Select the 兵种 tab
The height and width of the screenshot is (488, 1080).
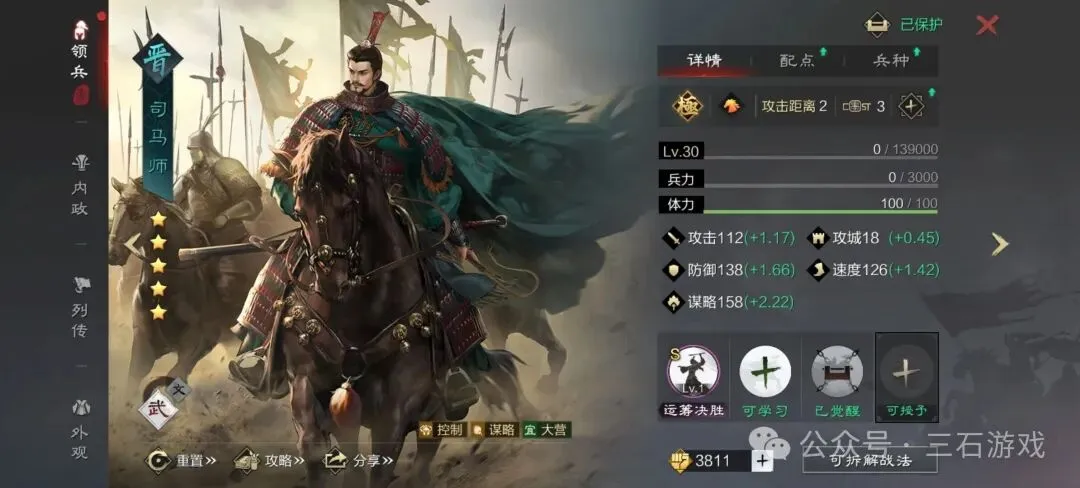(890, 60)
